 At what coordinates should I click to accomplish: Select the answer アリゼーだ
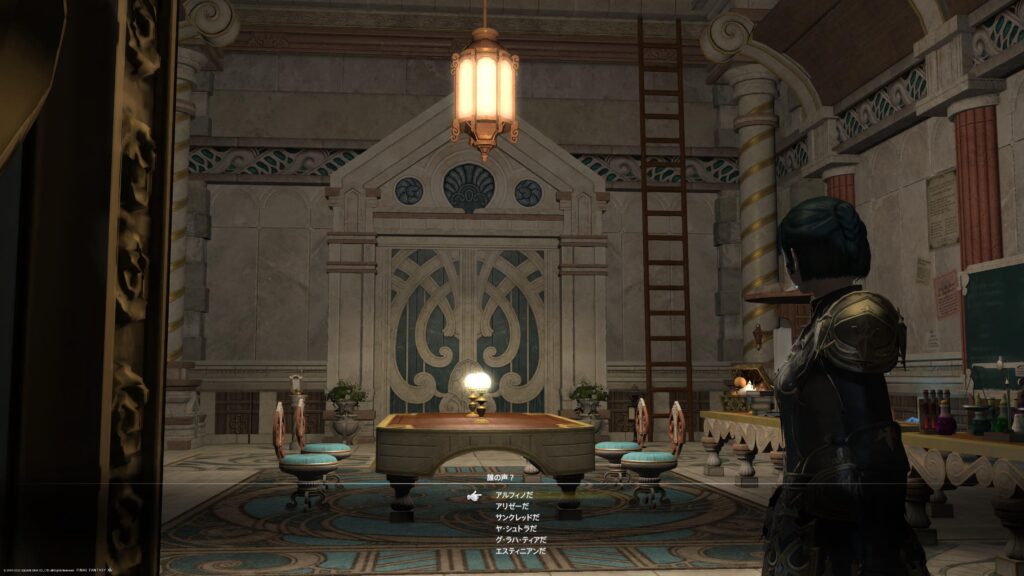coord(514,506)
